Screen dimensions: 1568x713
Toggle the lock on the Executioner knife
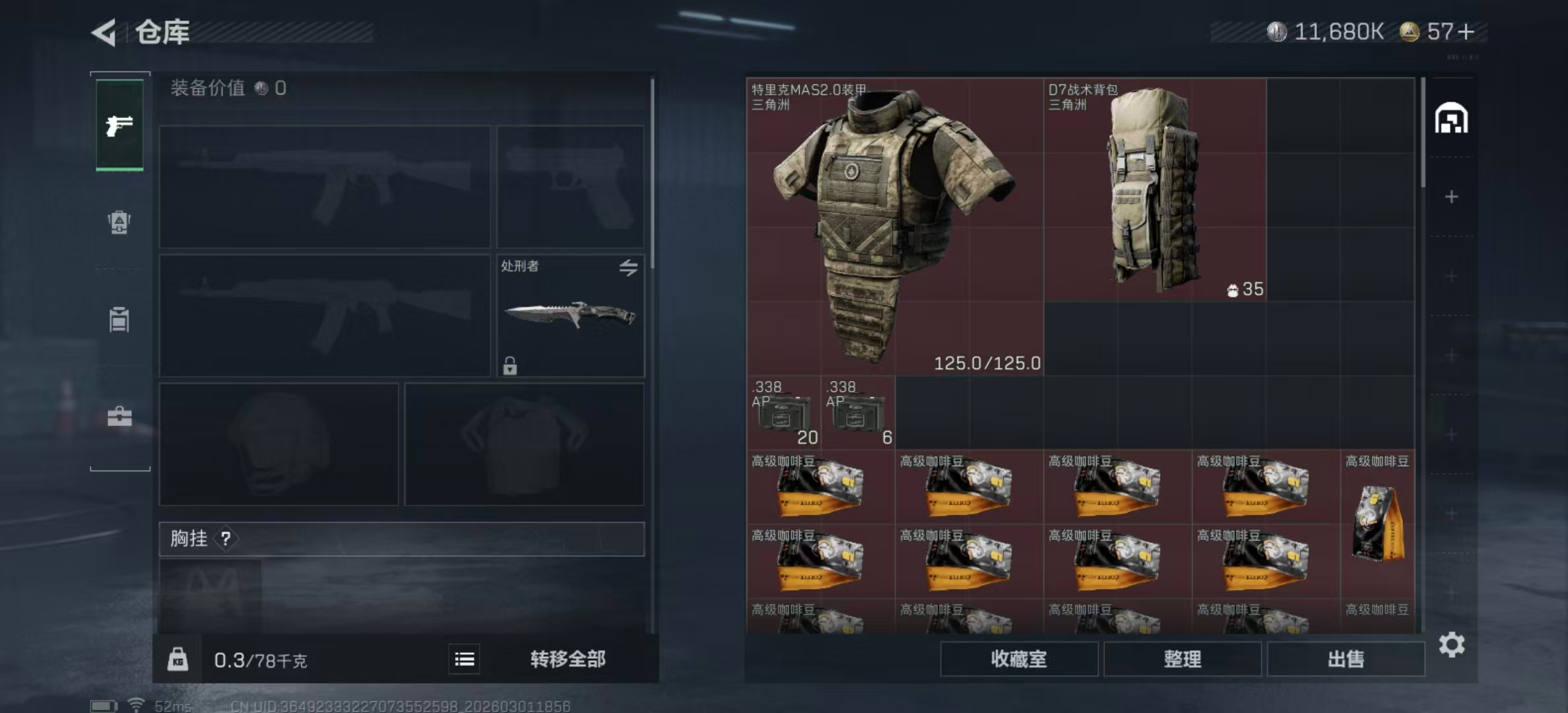click(x=509, y=365)
